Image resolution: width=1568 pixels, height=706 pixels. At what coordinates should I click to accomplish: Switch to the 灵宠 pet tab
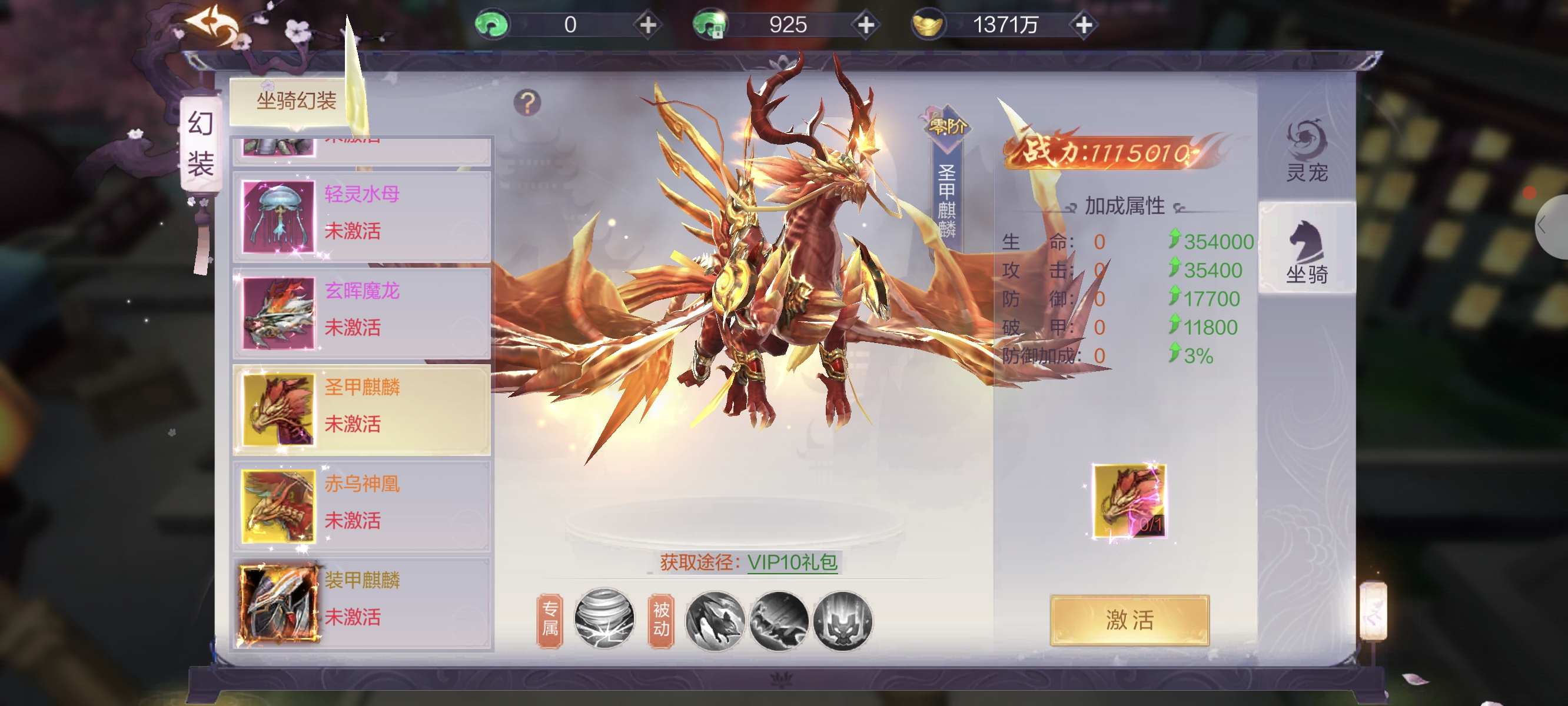[x=1306, y=152]
